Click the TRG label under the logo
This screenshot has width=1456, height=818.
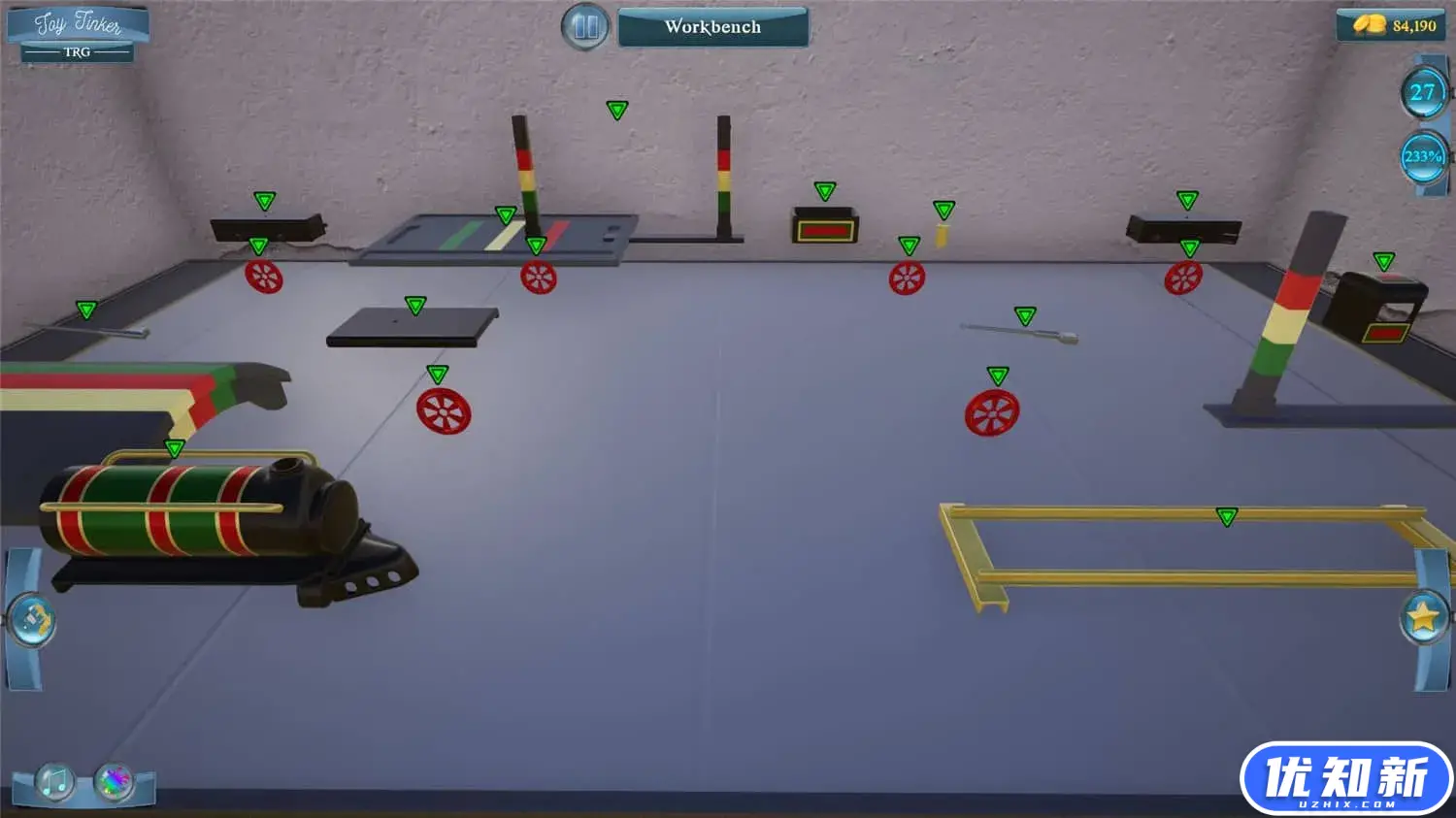click(x=76, y=53)
